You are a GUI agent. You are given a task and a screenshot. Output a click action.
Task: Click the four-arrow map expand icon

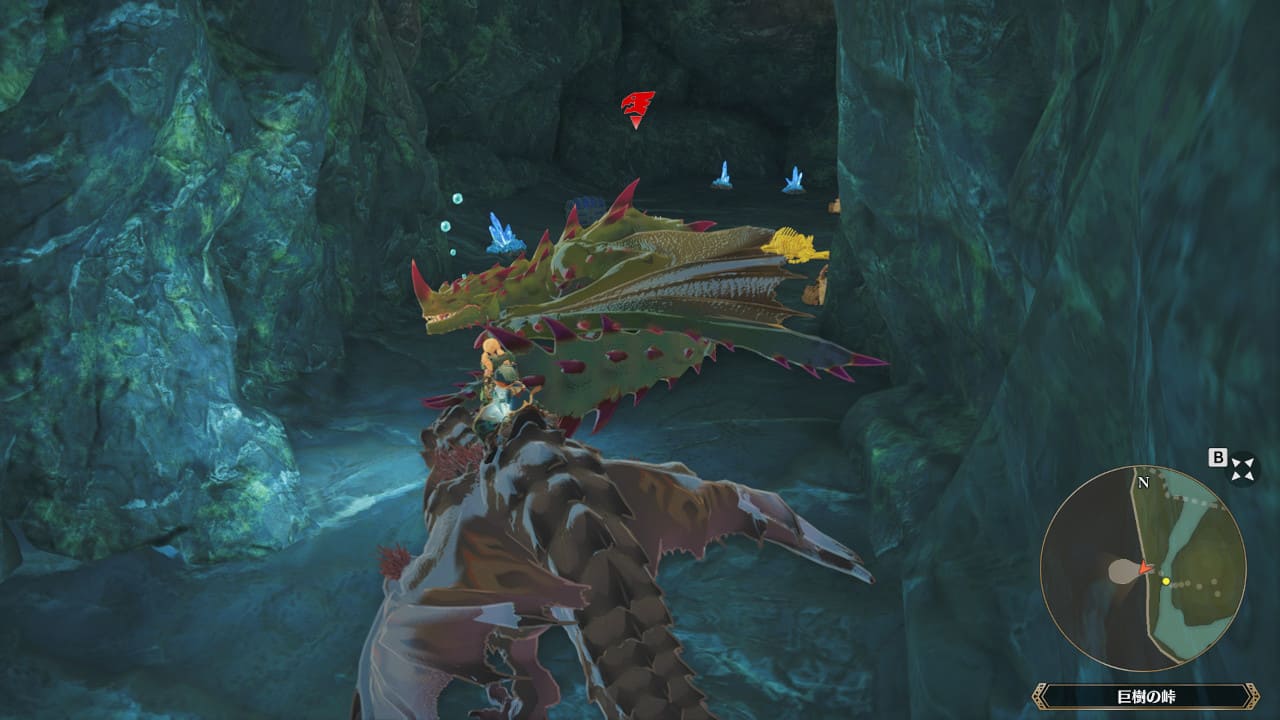(1243, 467)
